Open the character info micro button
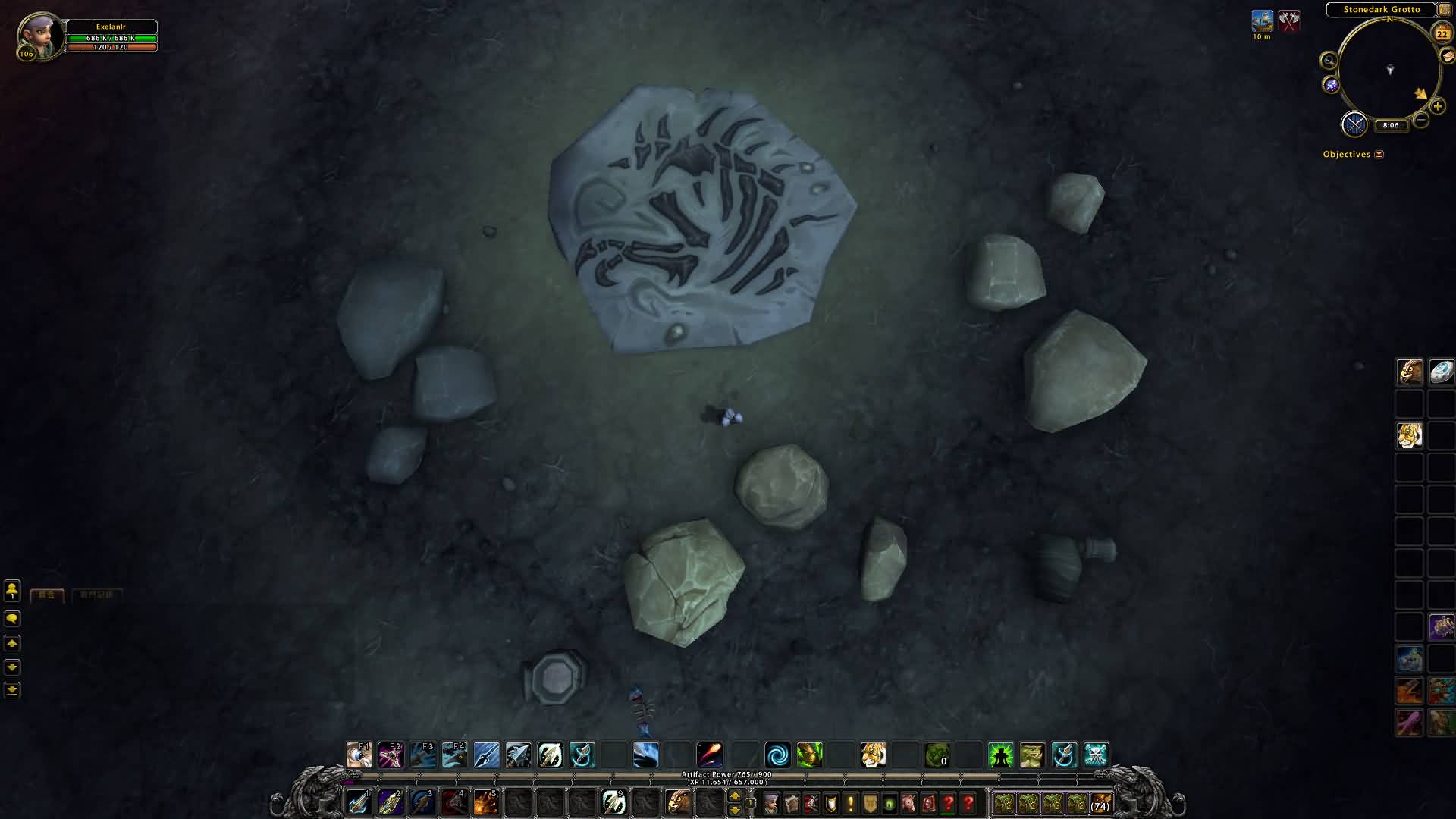Image resolution: width=1456 pixels, height=819 pixels. click(x=771, y=803)
